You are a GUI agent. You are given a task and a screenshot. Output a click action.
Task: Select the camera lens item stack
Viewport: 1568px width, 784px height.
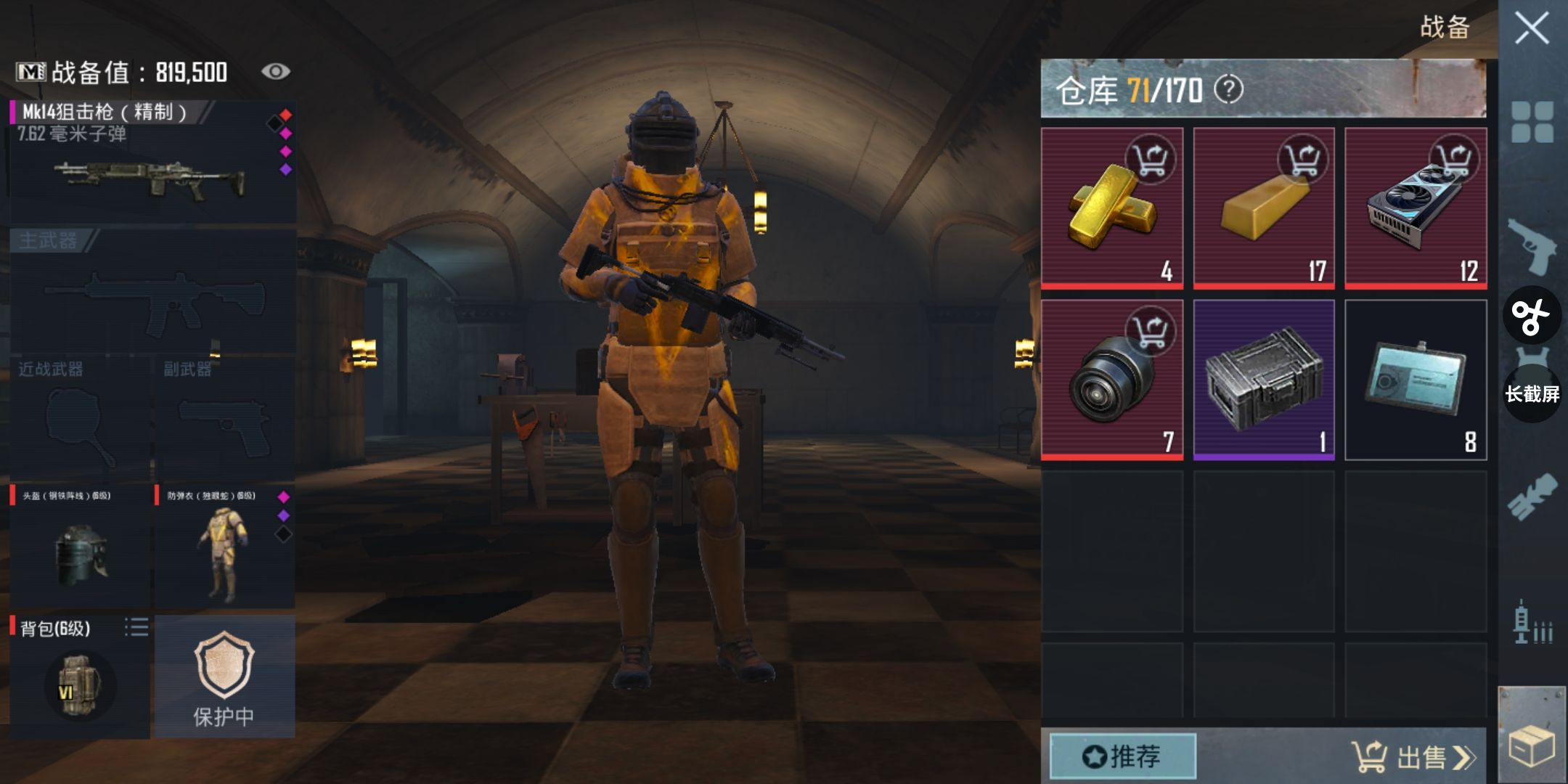[x=1111, y=380]
